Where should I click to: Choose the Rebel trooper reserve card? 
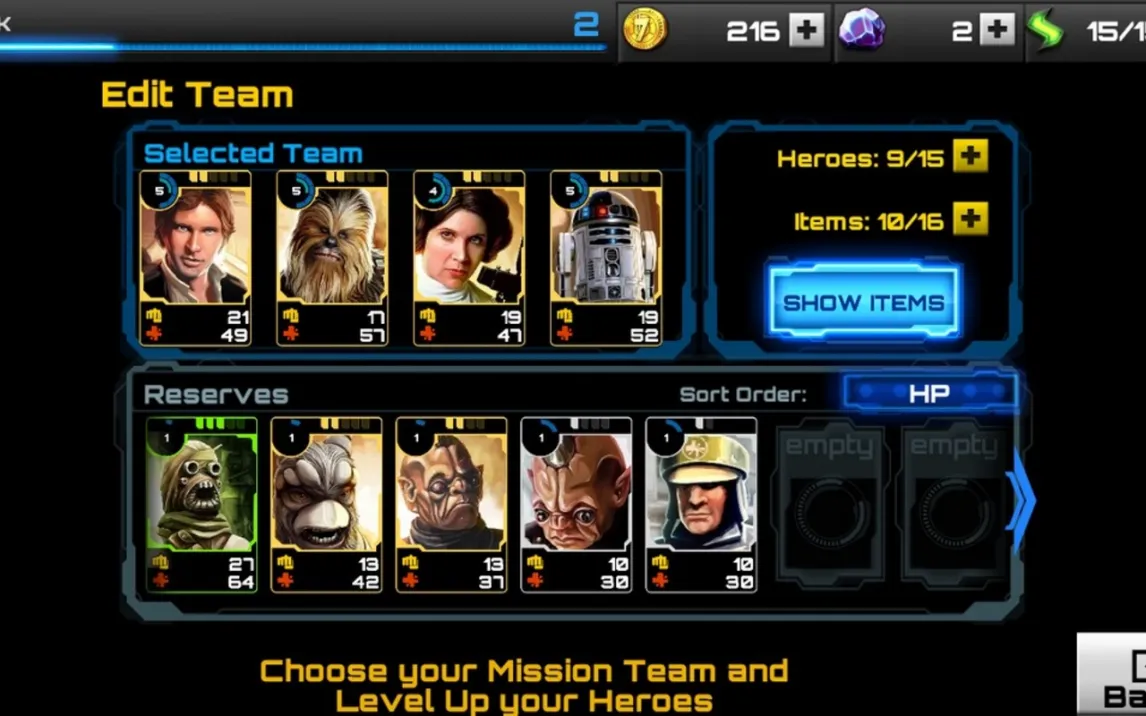coord(701,504)
